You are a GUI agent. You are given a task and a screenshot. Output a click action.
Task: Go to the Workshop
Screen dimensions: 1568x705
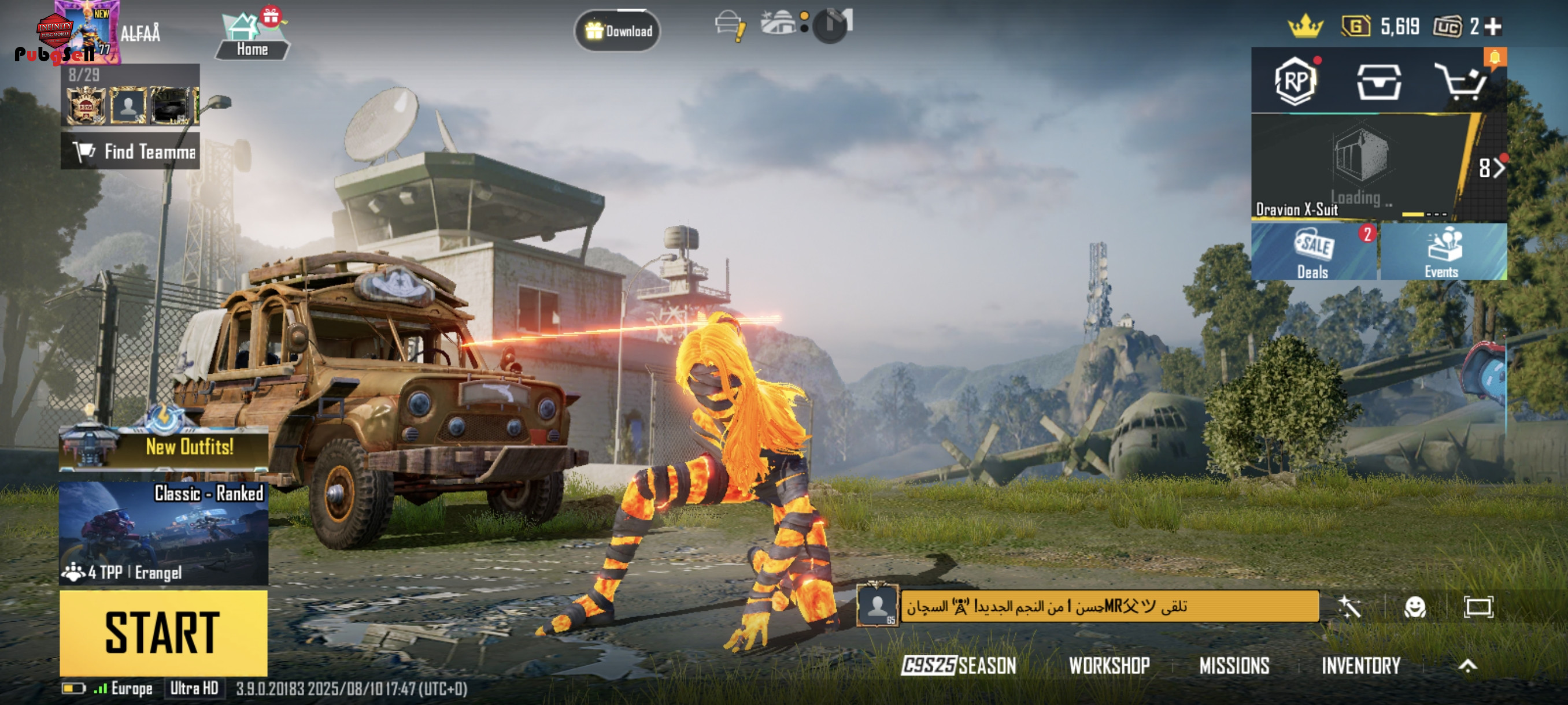pos(1109,666)
